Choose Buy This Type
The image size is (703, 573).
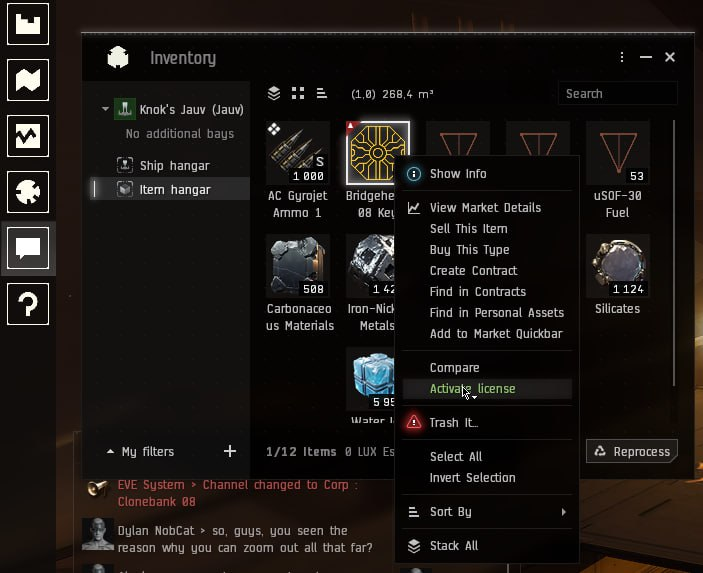[469, 250]
